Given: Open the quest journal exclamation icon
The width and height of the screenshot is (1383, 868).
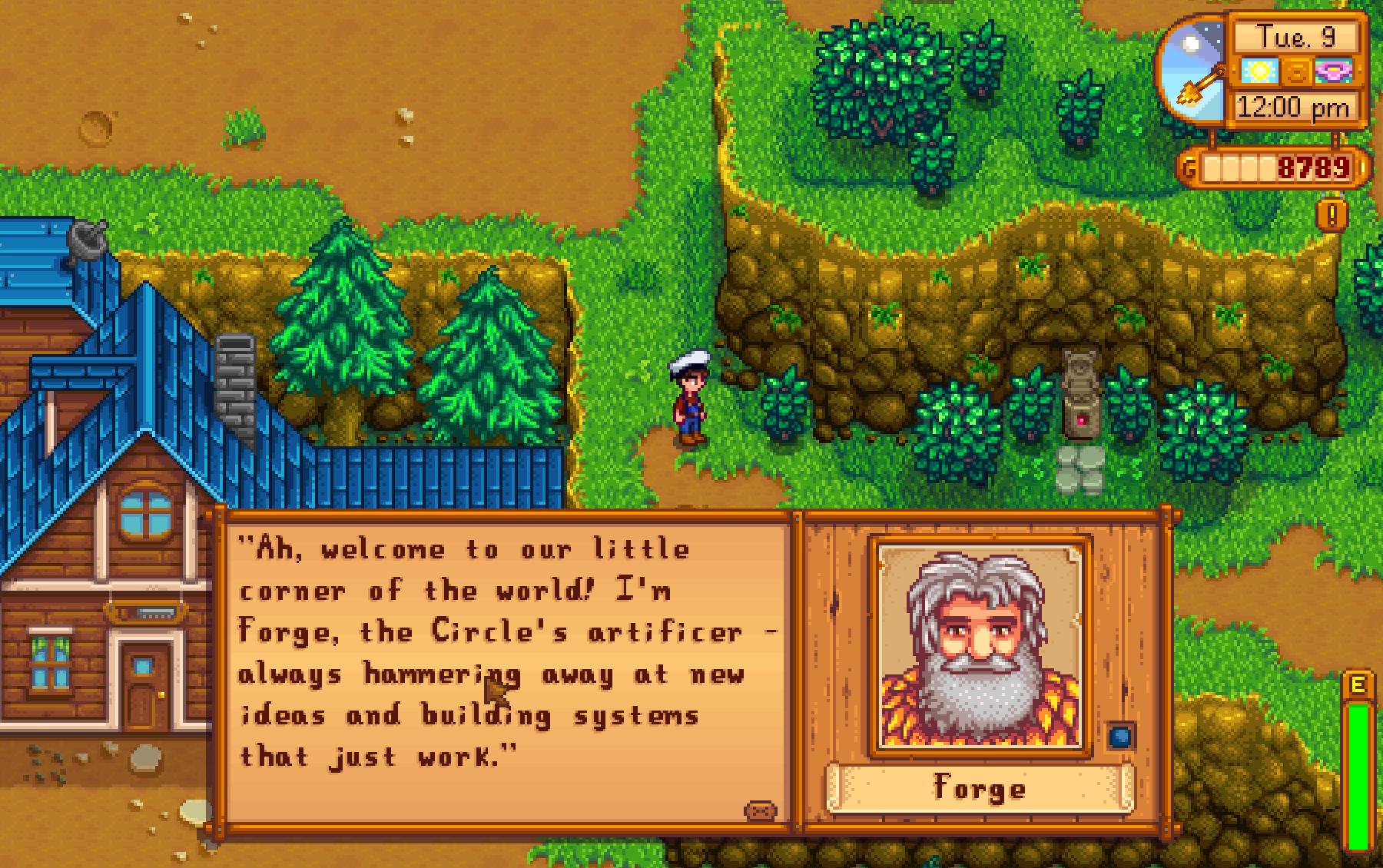Looking at the screenshot, I should pos(1332,214).
